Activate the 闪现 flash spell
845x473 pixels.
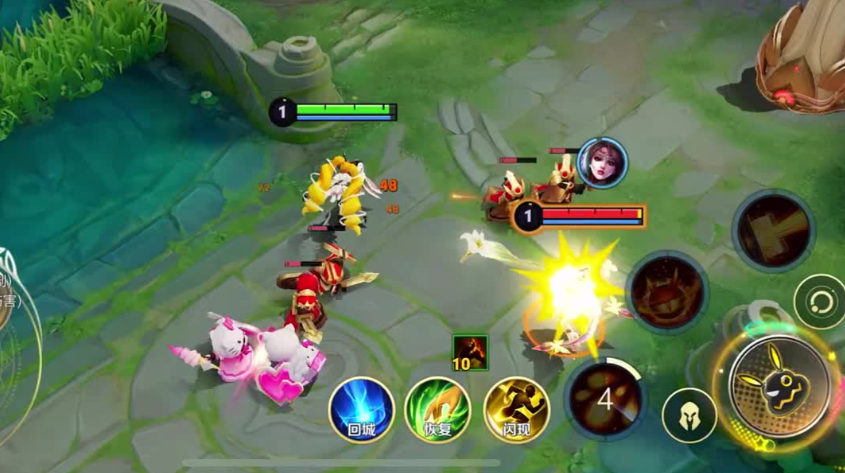tap(516, 410)
